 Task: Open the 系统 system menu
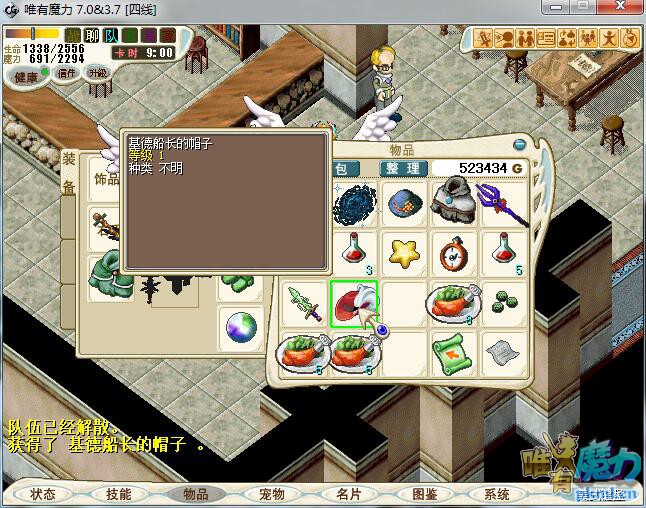497,494
